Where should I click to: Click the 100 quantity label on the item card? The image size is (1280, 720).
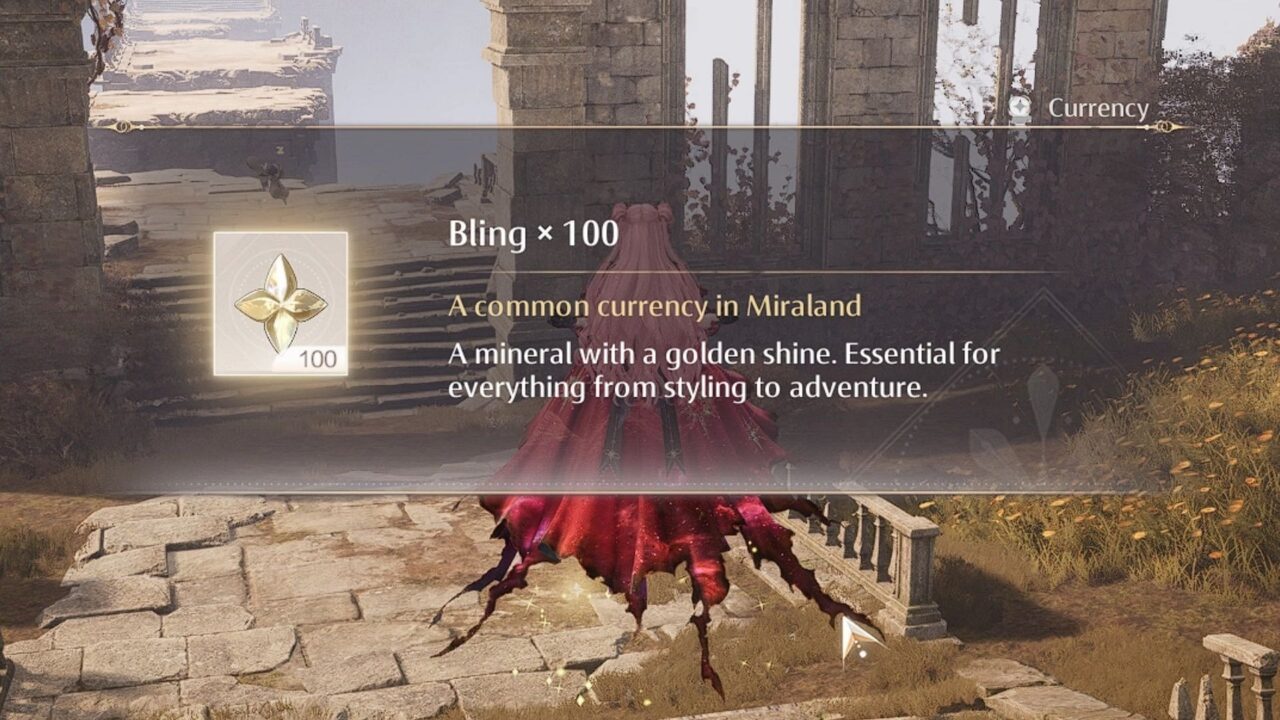point(318,357)
